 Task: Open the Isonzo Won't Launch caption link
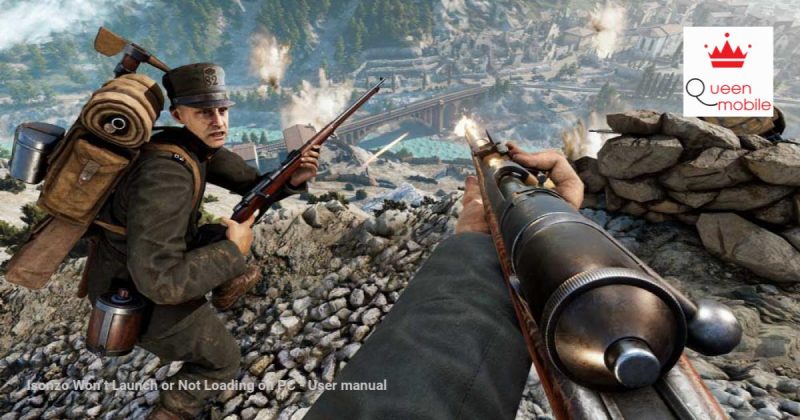click(x=206, y=385)
